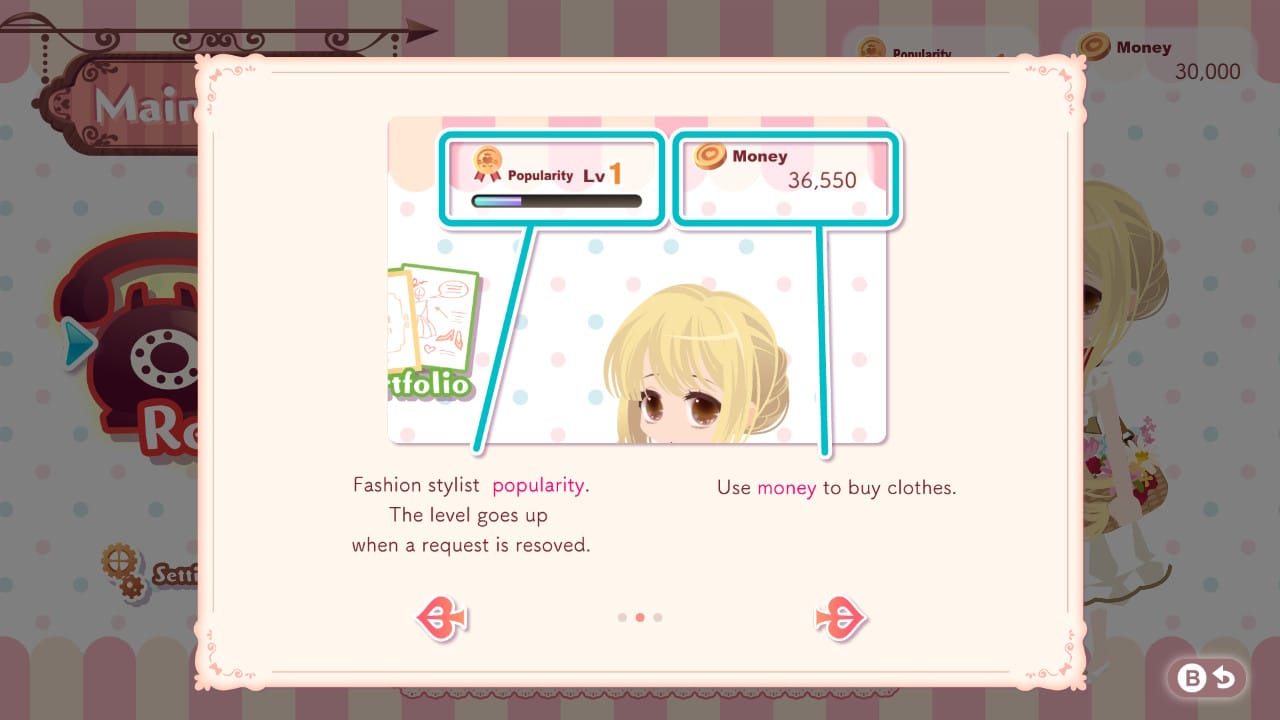Image resolution: width=1280 pixels, height=720 pixels.
Task: Click the Popularity badge in the top HUD
Action: (872, 48)
